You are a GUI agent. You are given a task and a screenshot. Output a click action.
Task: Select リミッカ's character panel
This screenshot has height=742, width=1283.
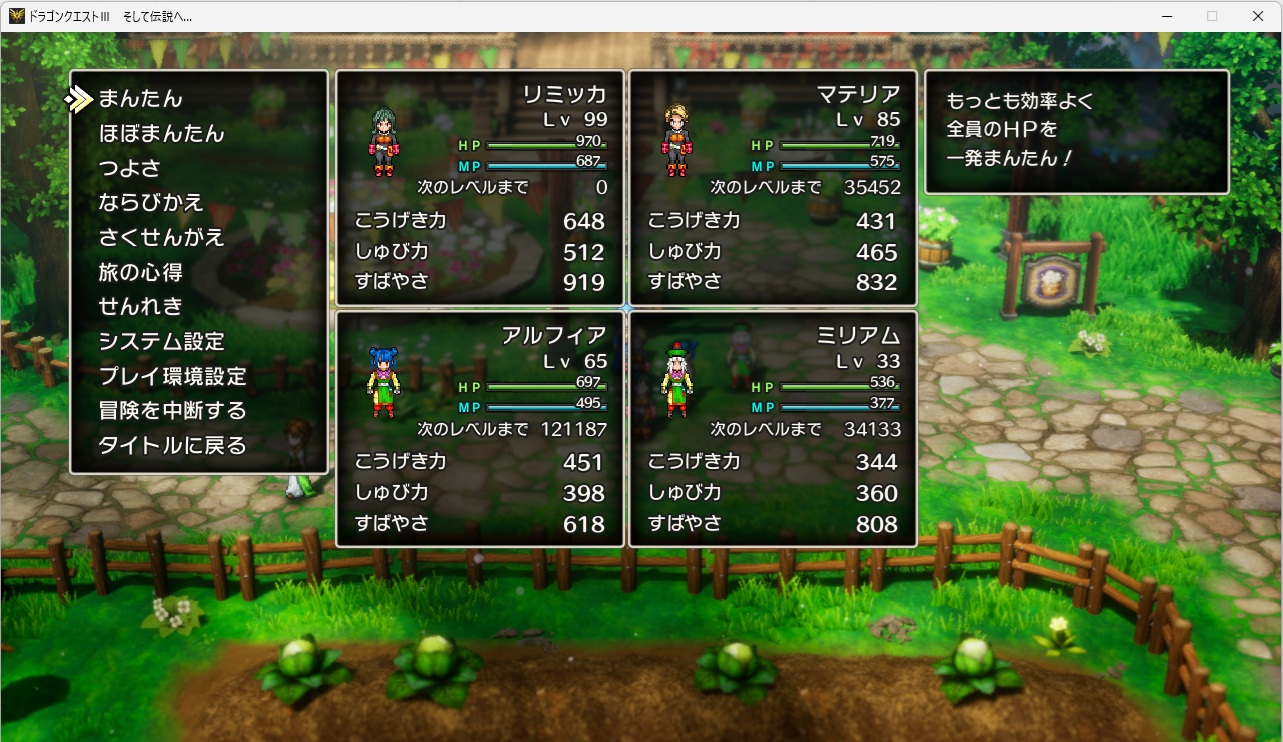pyautogui.click(x=480, y=187)
